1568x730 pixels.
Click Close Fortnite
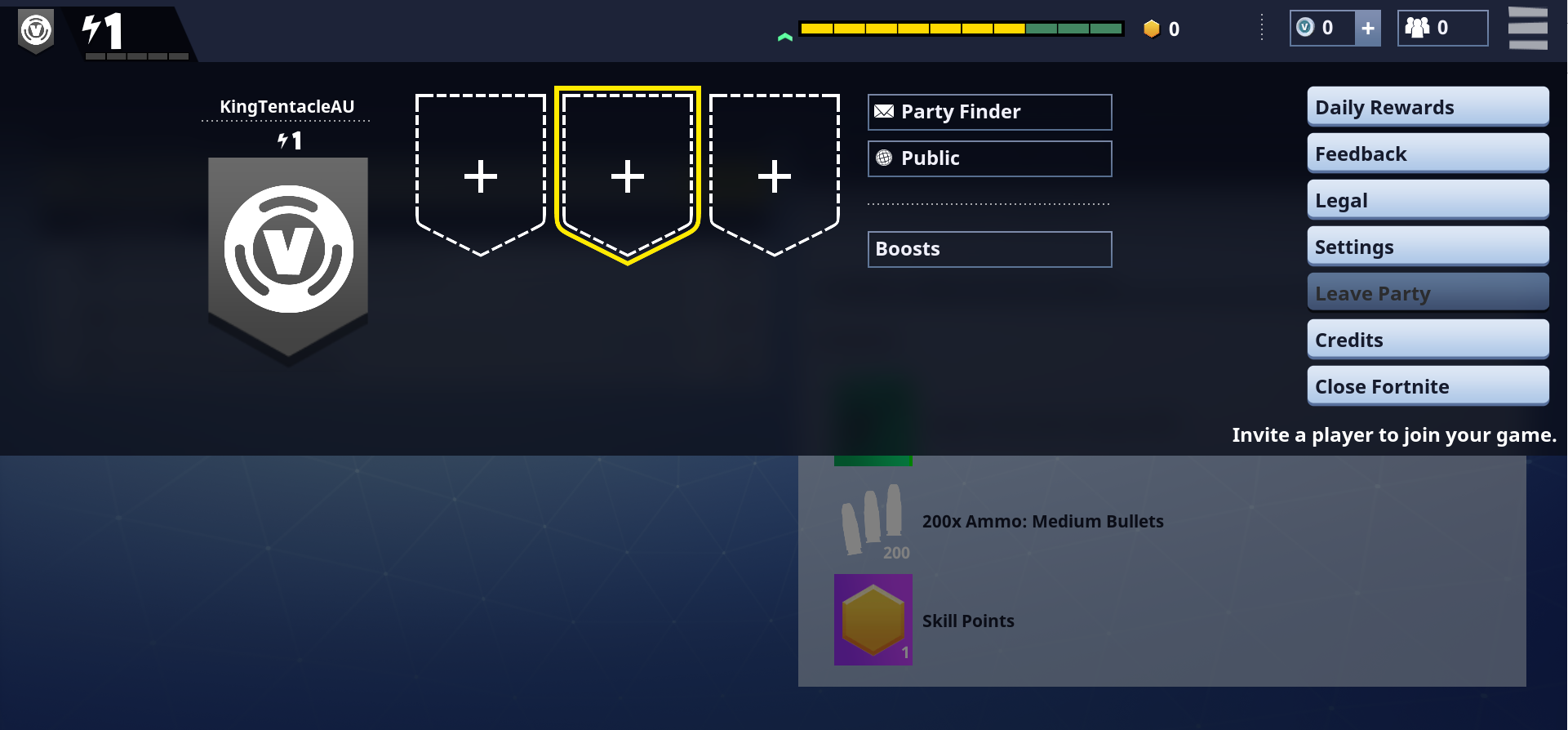pyautogui.click(x=1427, y=385)
